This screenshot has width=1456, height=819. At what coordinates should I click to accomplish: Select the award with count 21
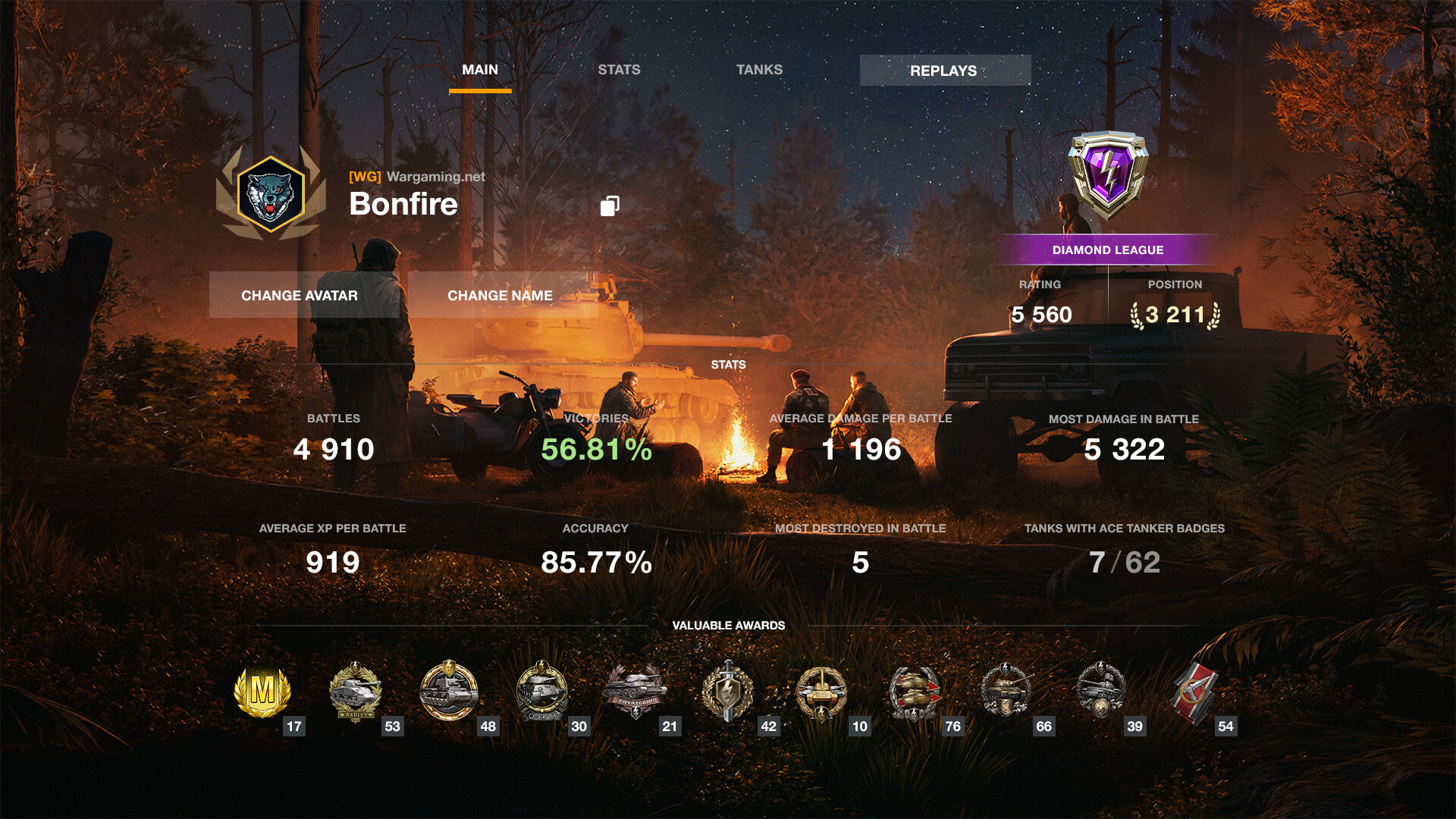point(635,692)
